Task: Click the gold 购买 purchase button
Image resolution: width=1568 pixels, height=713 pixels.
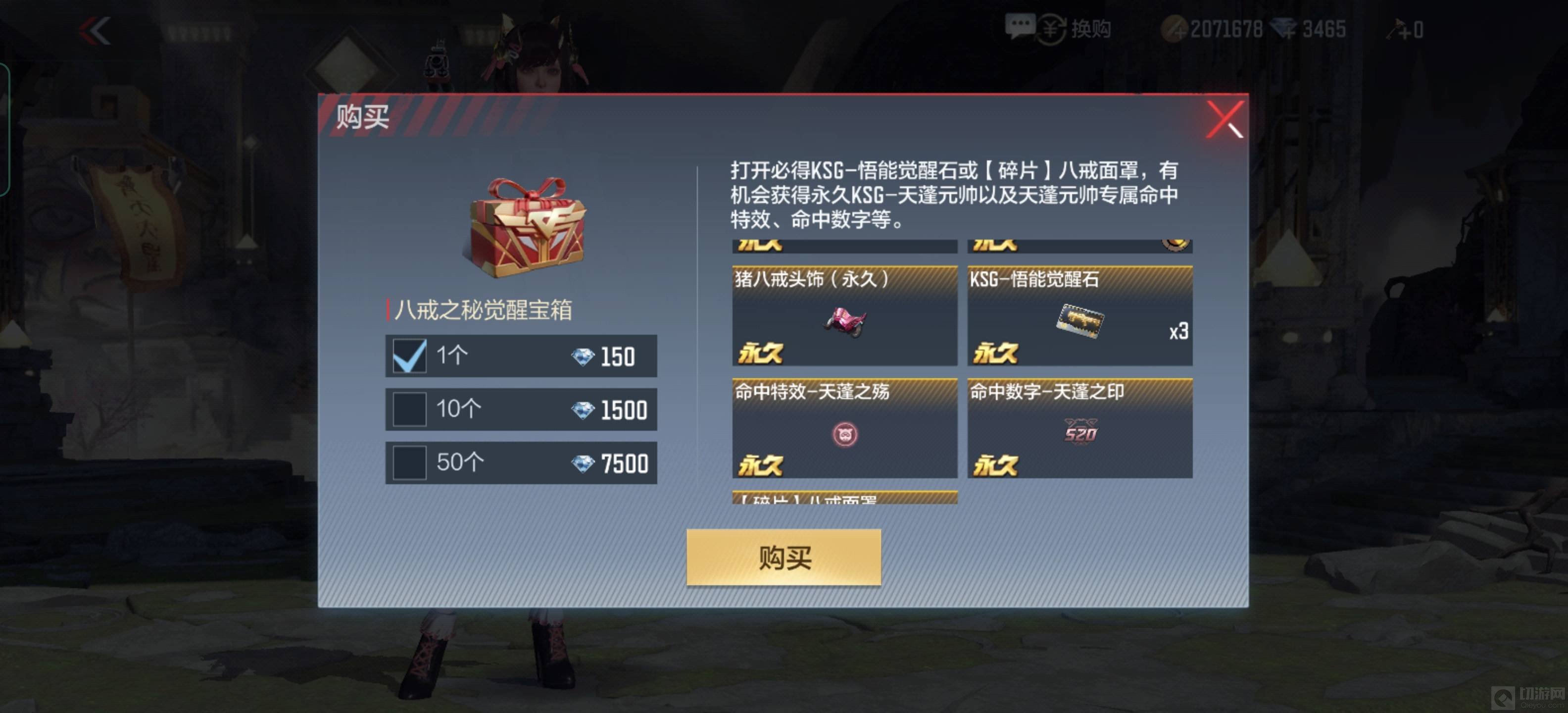Action: (x=784, y=557)
